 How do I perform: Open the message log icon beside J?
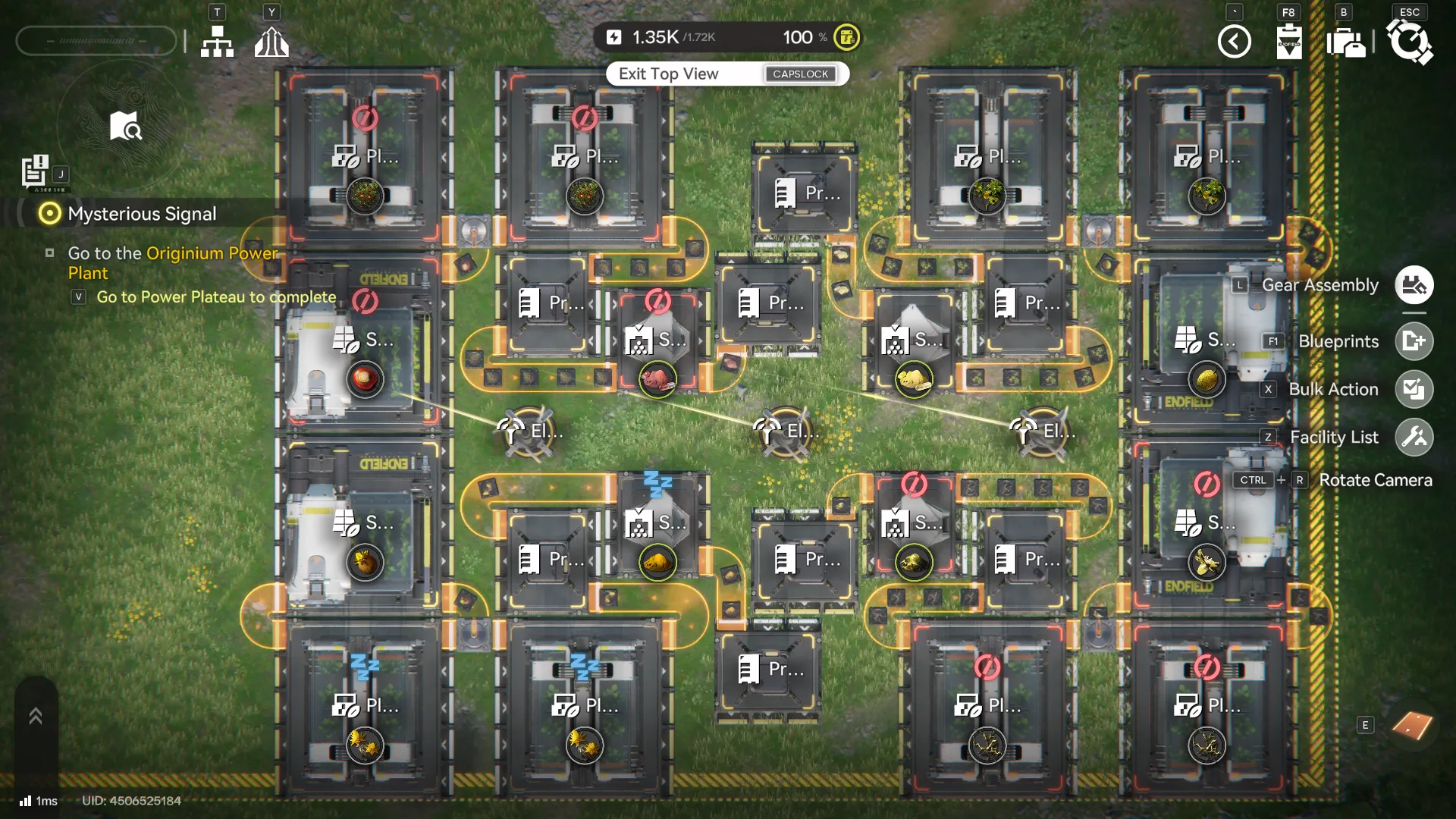tap(35, 170)
